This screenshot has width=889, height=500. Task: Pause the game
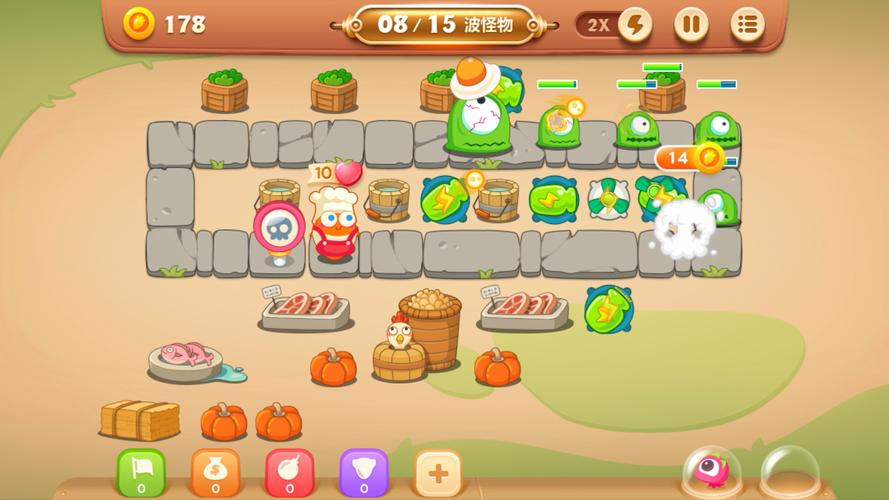point(691,25)
